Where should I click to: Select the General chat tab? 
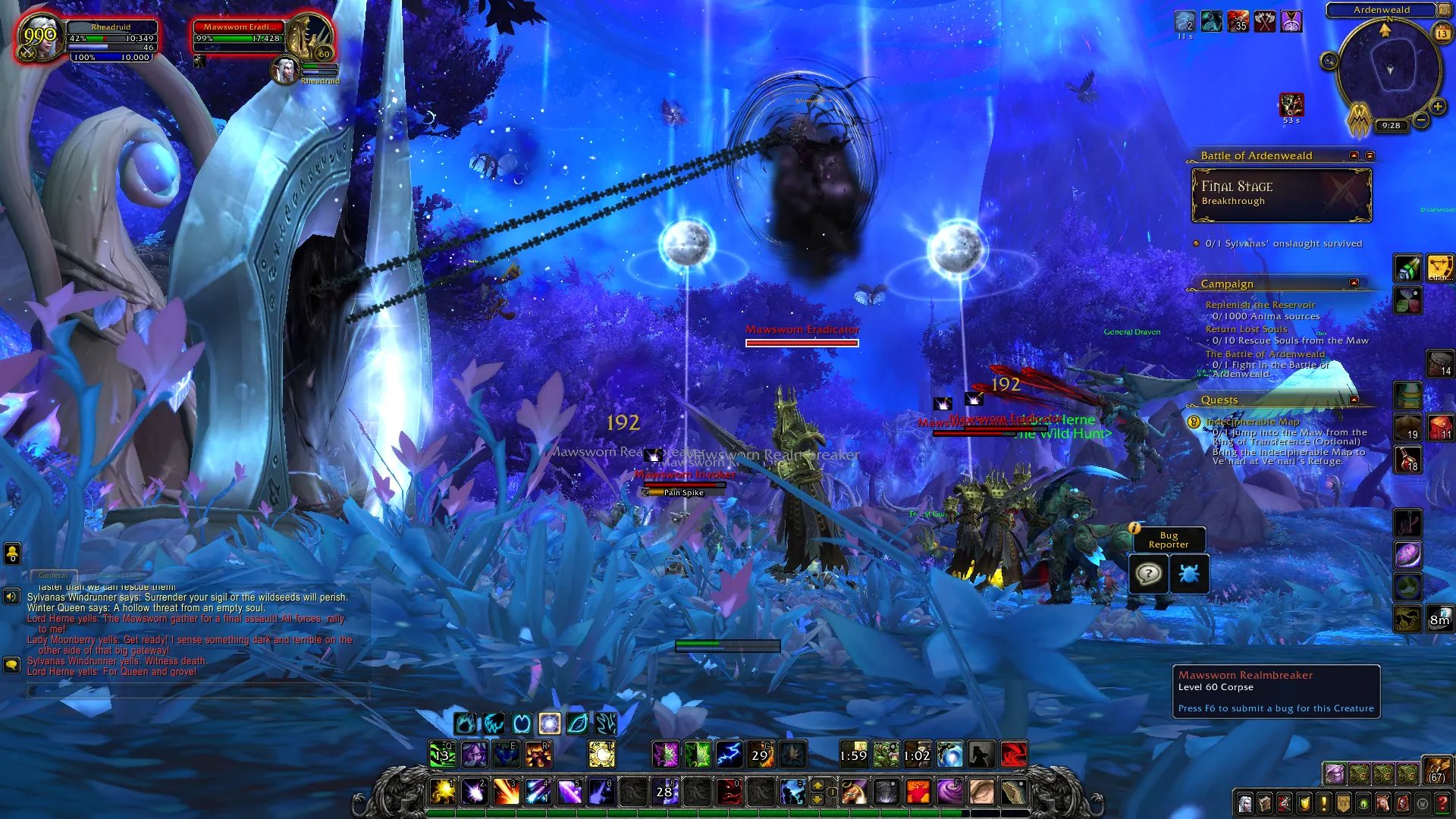[53, 576]
